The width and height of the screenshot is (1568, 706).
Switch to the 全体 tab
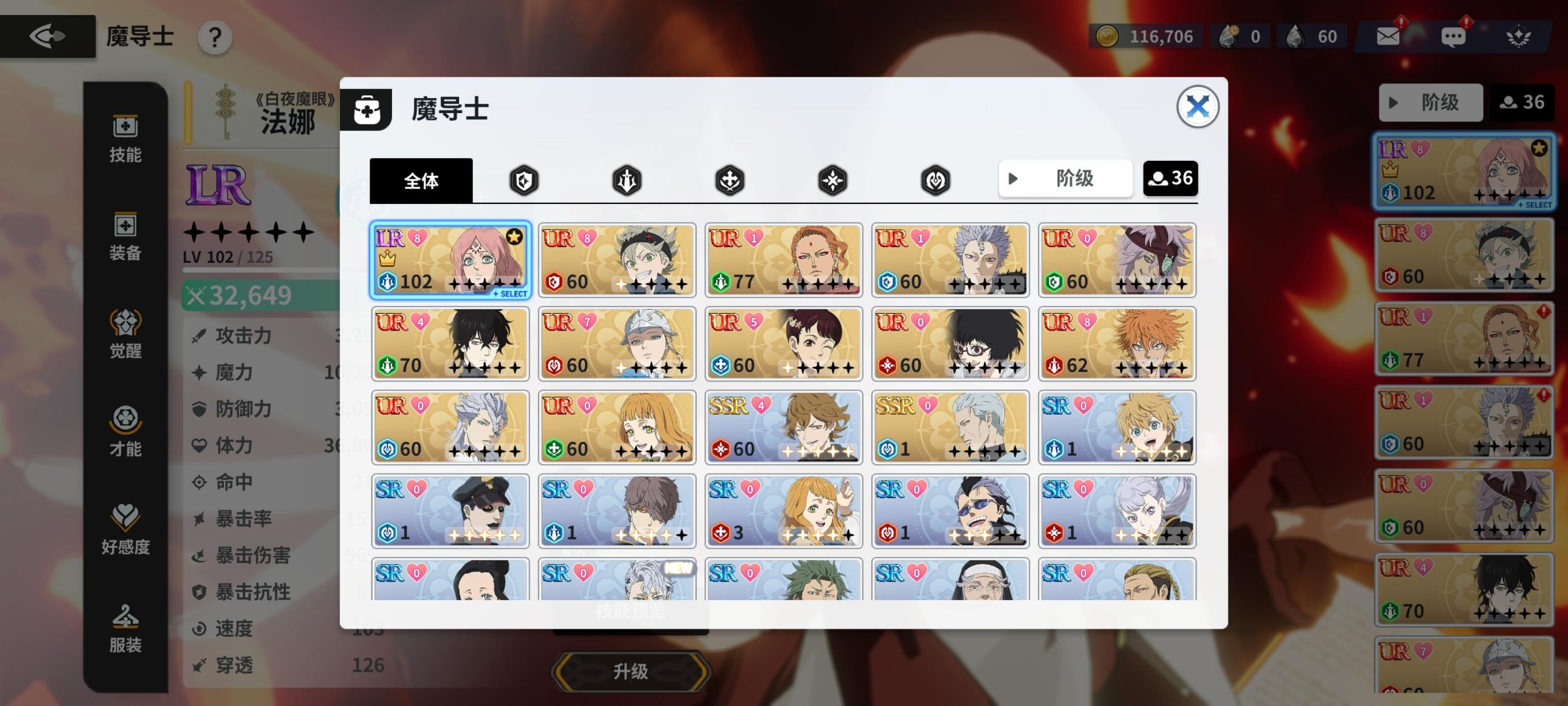pos(421,180)
